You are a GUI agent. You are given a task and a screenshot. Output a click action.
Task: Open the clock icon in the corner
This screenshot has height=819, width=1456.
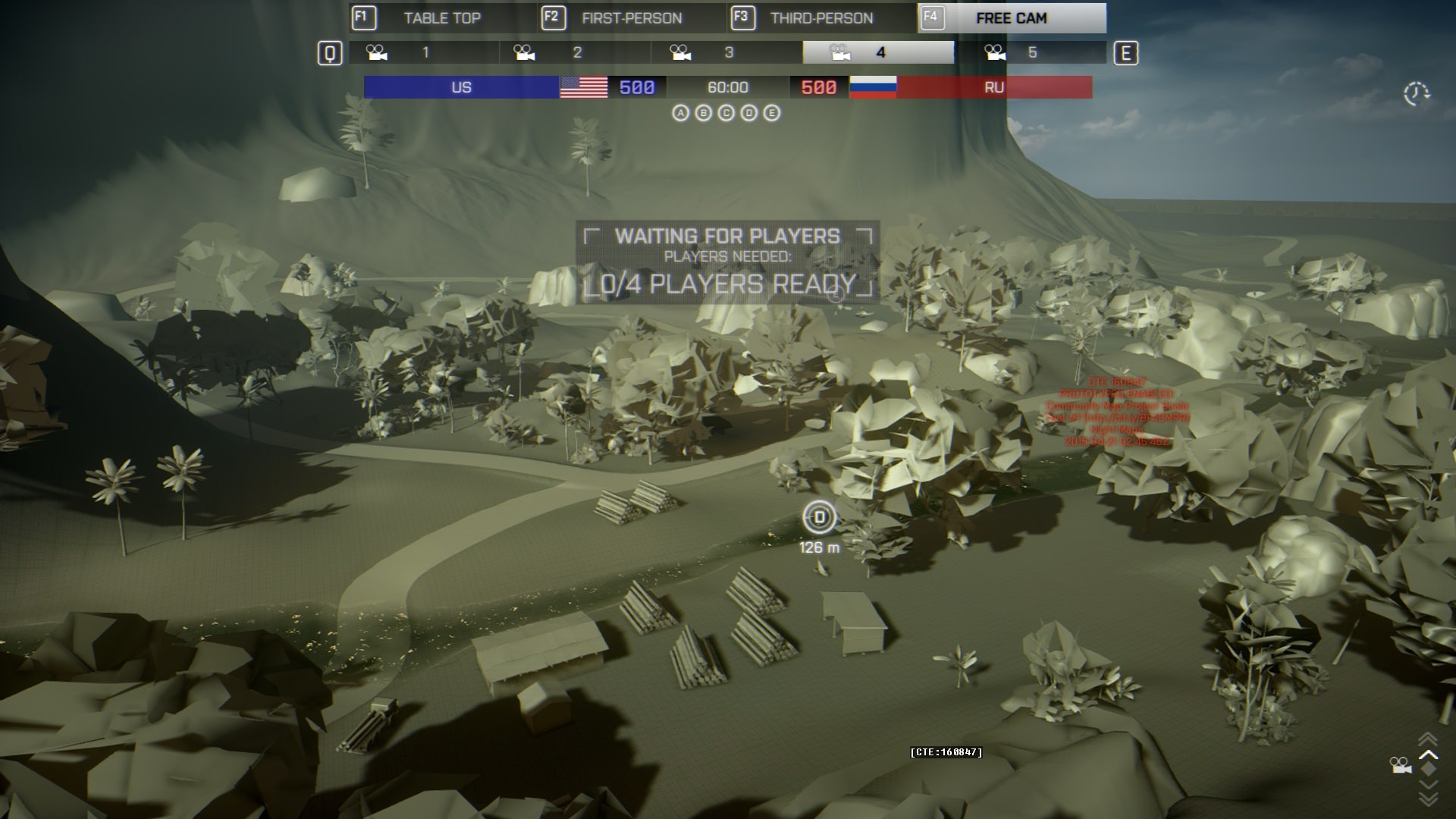[1416, 94]
